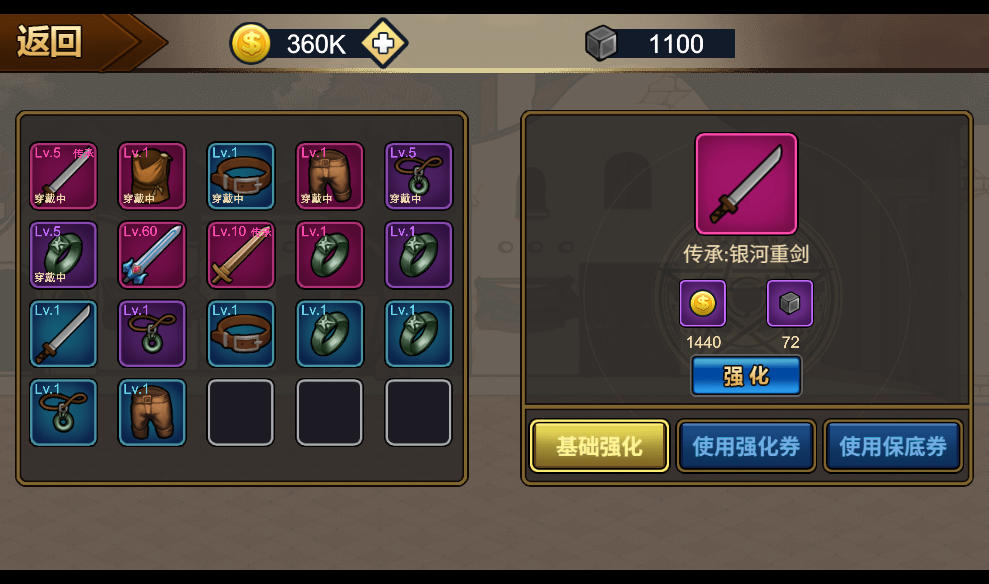Select the equipped pants with magenta background
The width and height of the screenshot is (989, 584).
(330, 176)
